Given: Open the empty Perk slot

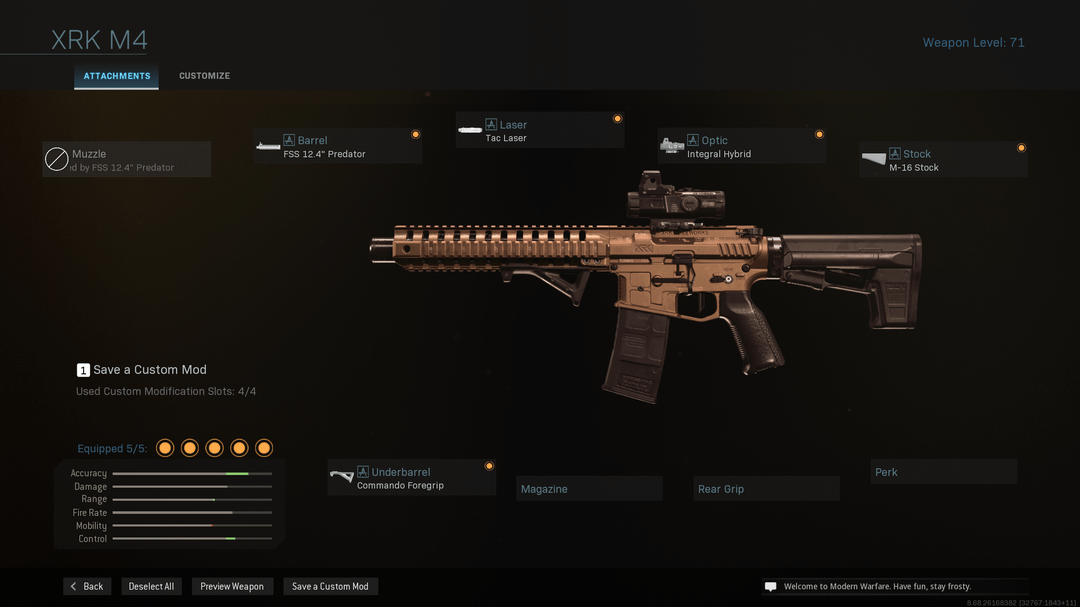Looking at the screenshot, I should 943,472.
